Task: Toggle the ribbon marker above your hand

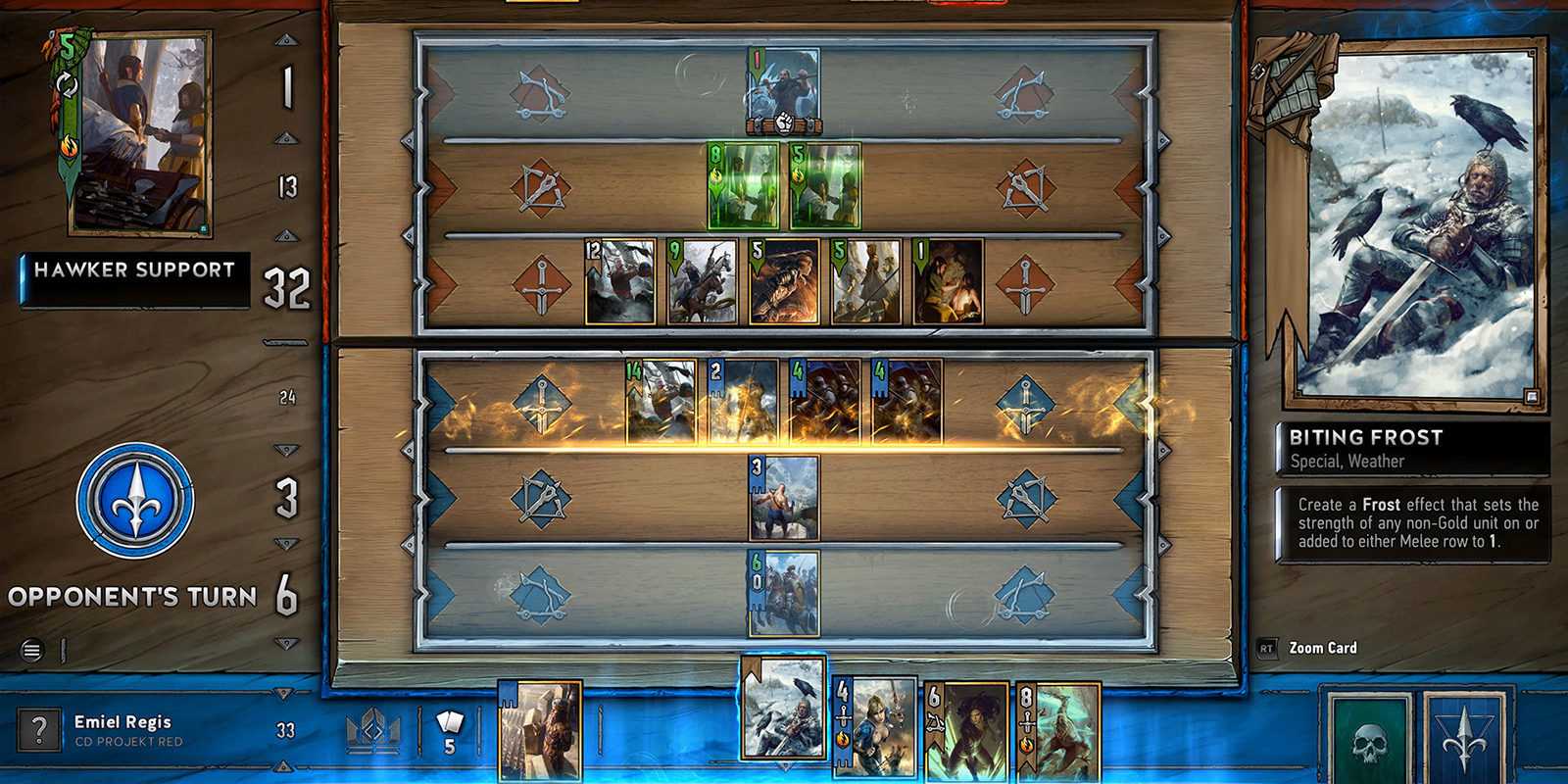Action: click(x=751, y=672)
